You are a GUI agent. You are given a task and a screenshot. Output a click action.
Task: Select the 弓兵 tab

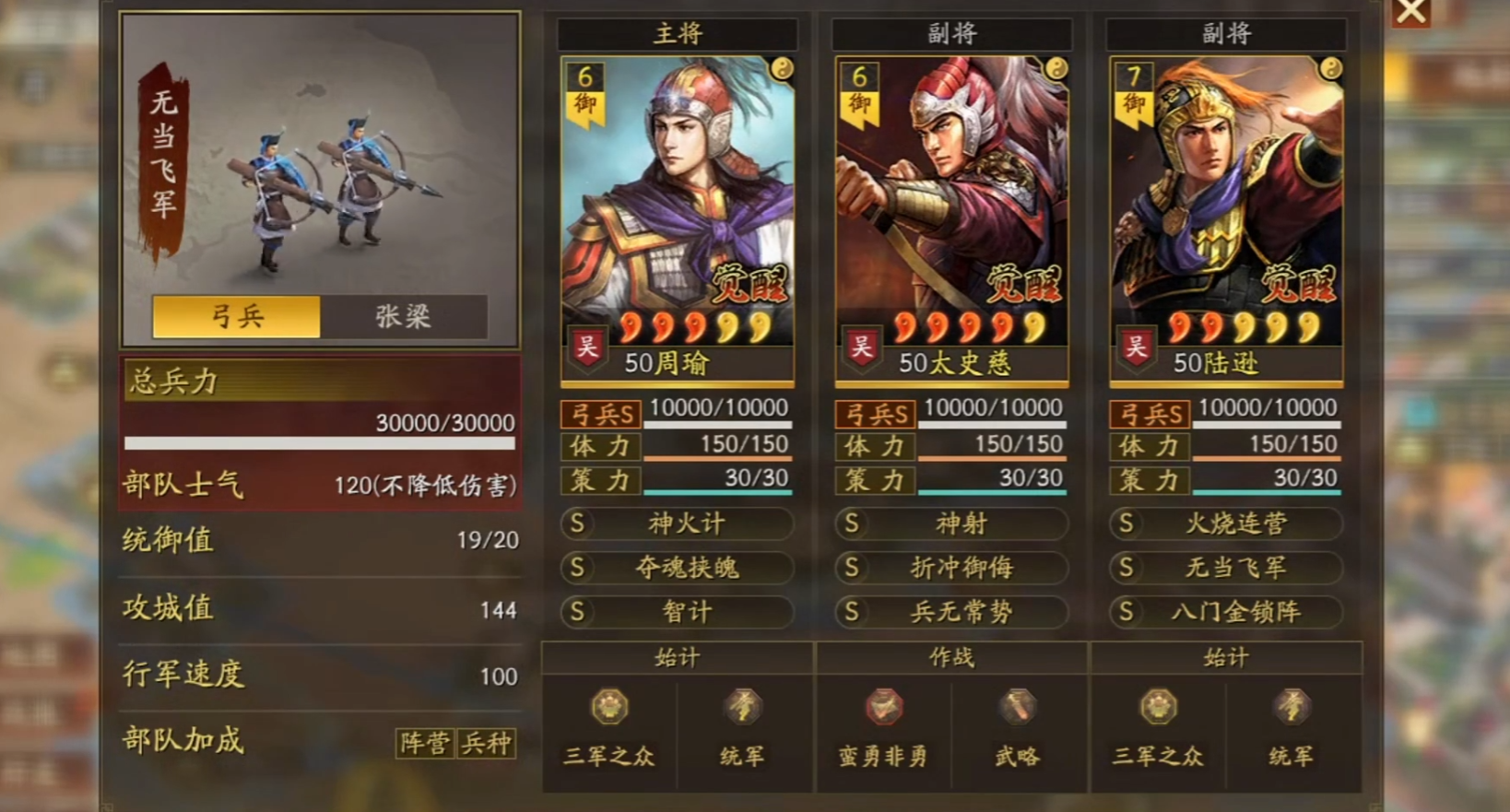click(x=235, y=316)
